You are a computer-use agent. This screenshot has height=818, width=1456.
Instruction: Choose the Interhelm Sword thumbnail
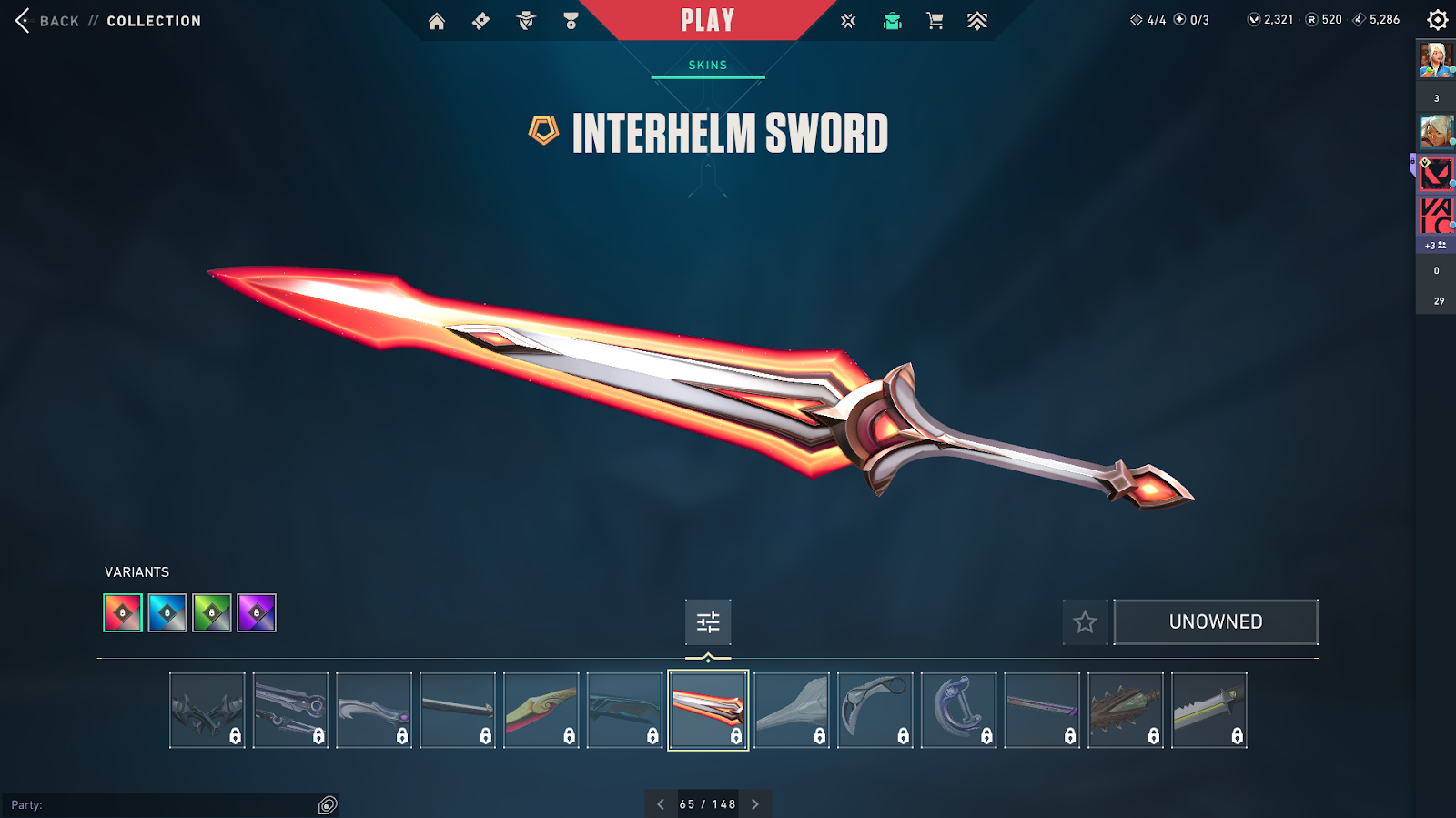click(708, 711)
